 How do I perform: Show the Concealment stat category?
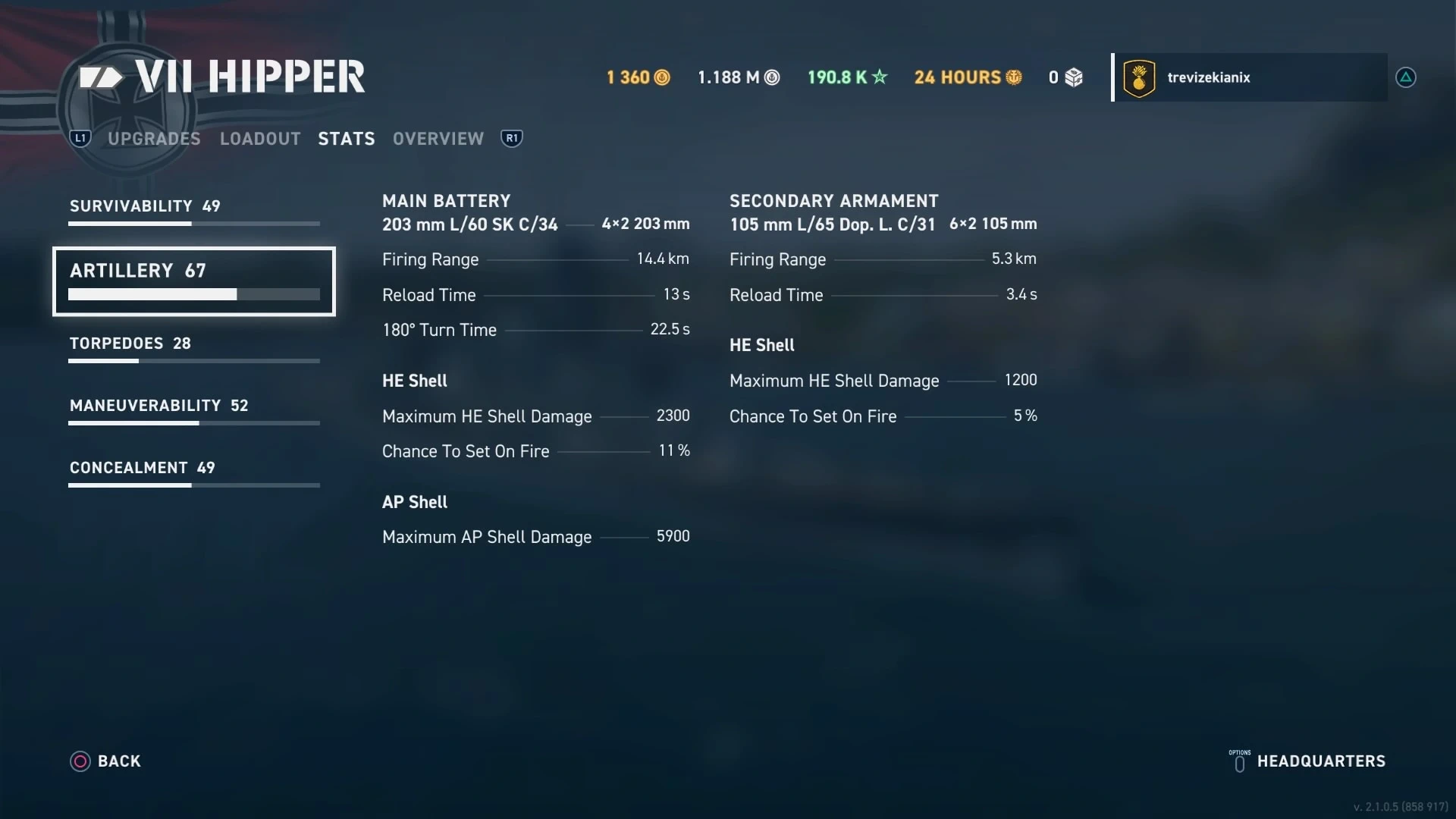pyautogui.click(x=193, y=472)
